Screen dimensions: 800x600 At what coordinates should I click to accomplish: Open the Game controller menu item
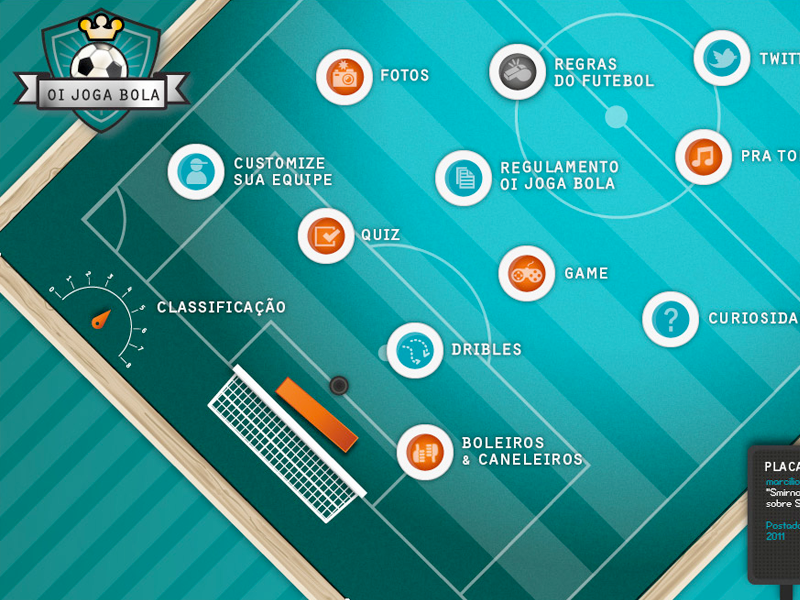click(527, 273)
